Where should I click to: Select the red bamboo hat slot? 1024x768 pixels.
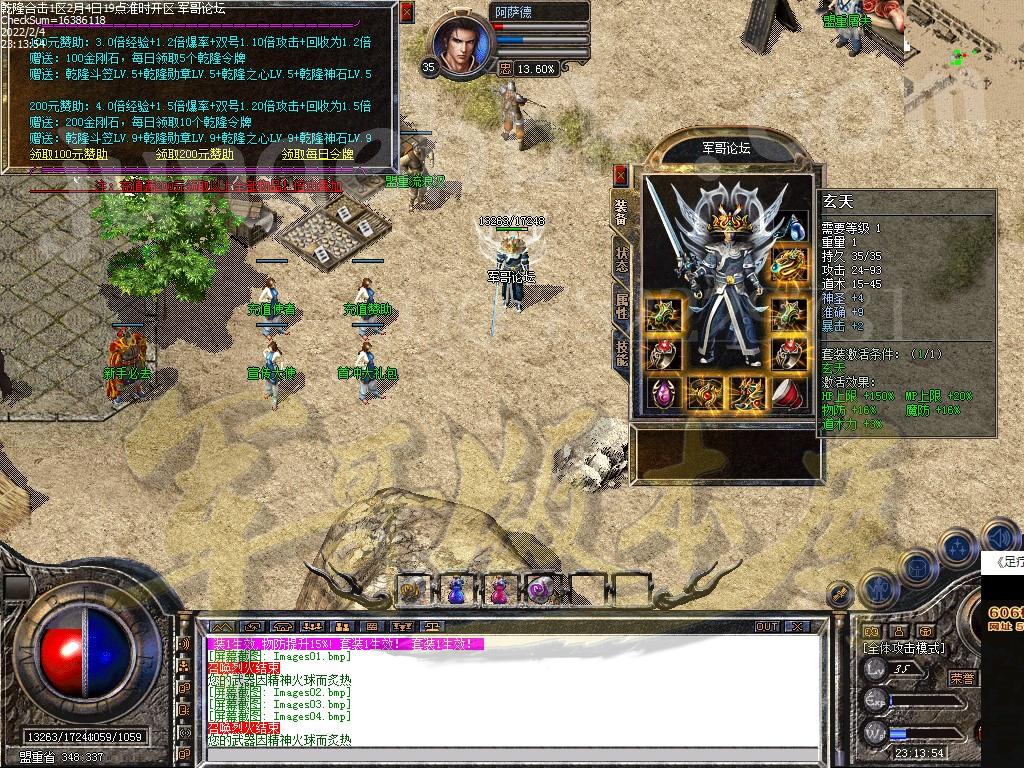point(790,393)
